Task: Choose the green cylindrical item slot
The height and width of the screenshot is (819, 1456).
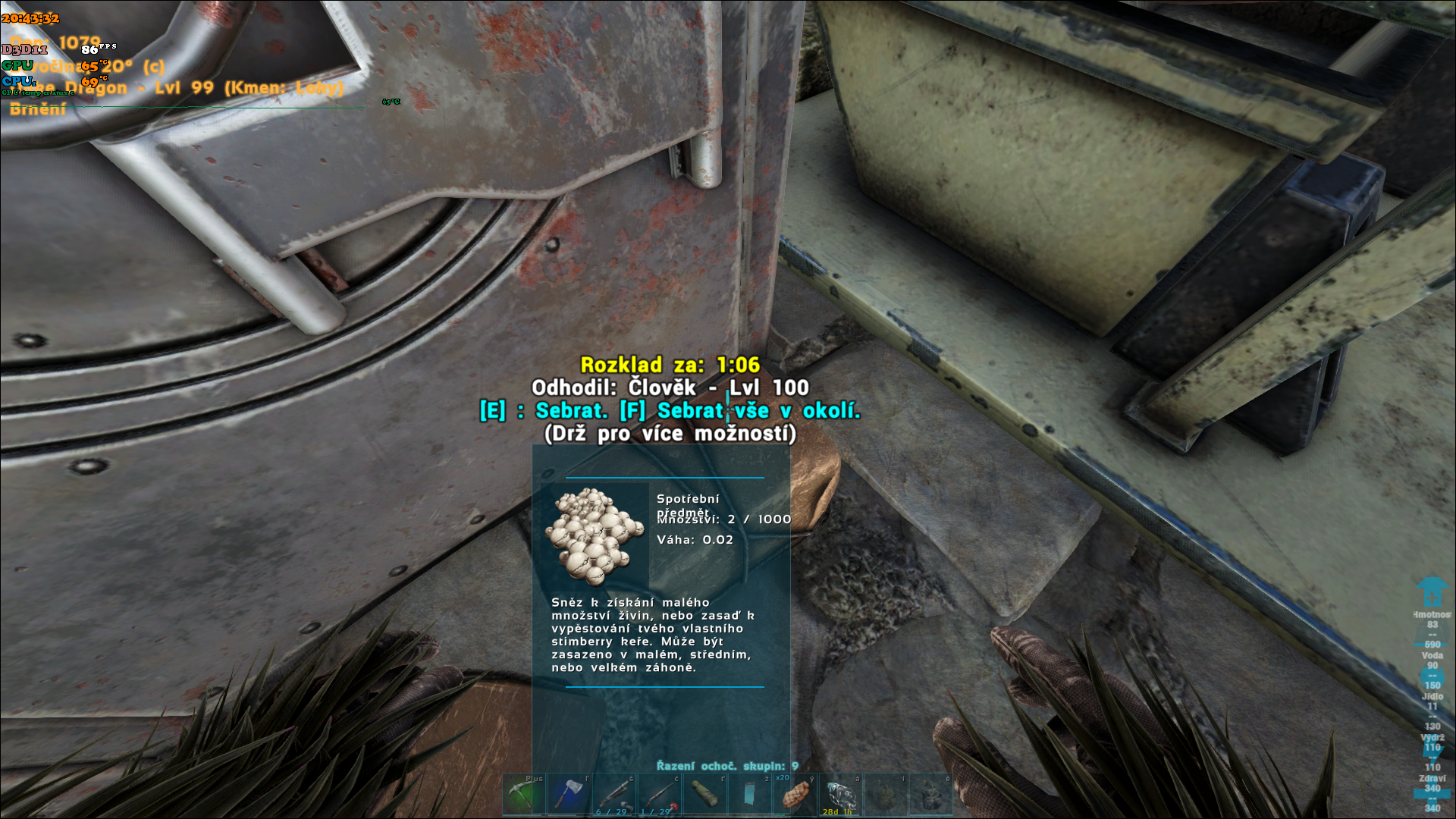Action: click(704, 795)
